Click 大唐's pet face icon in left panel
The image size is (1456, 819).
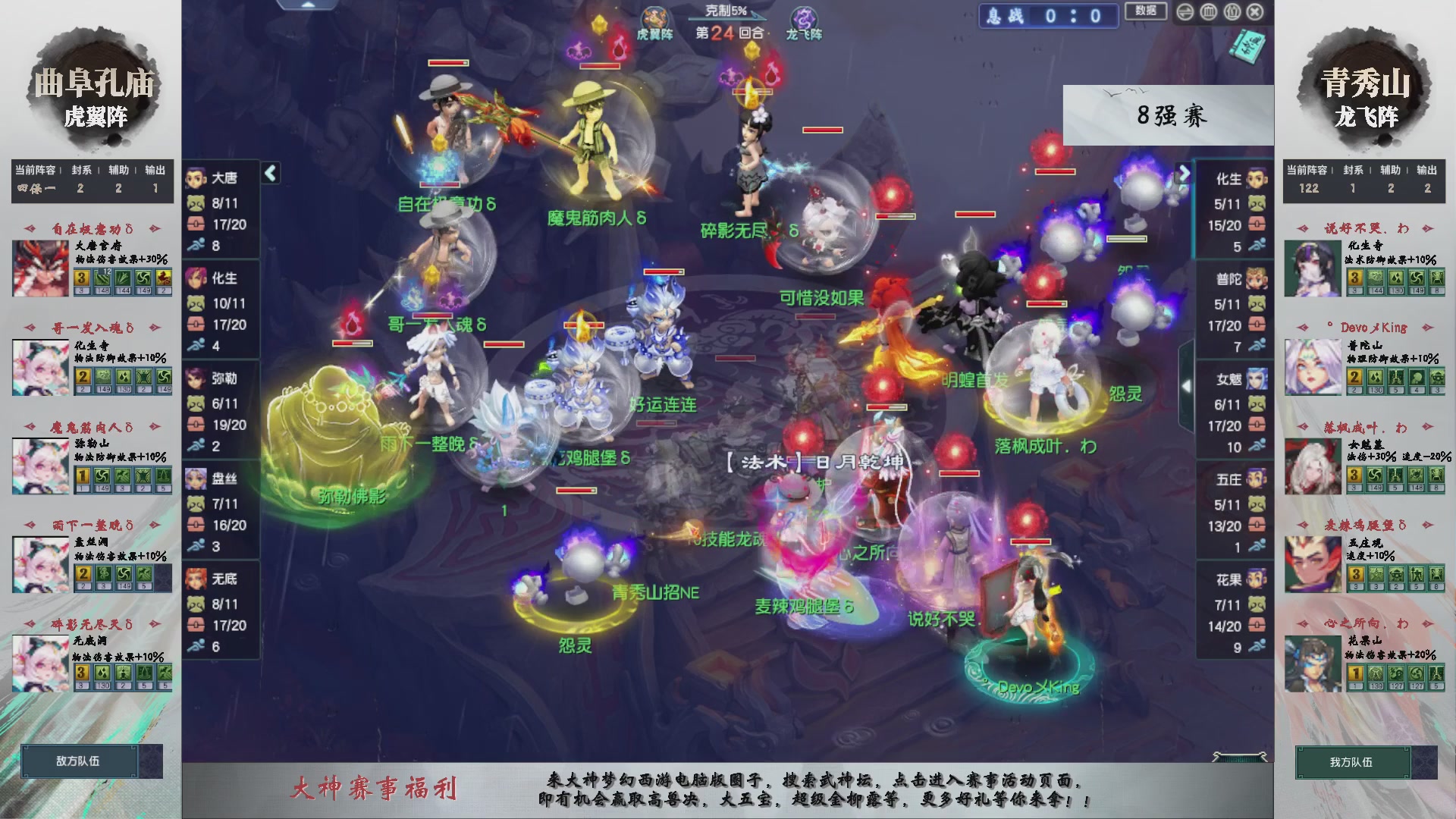click(195, 202)
